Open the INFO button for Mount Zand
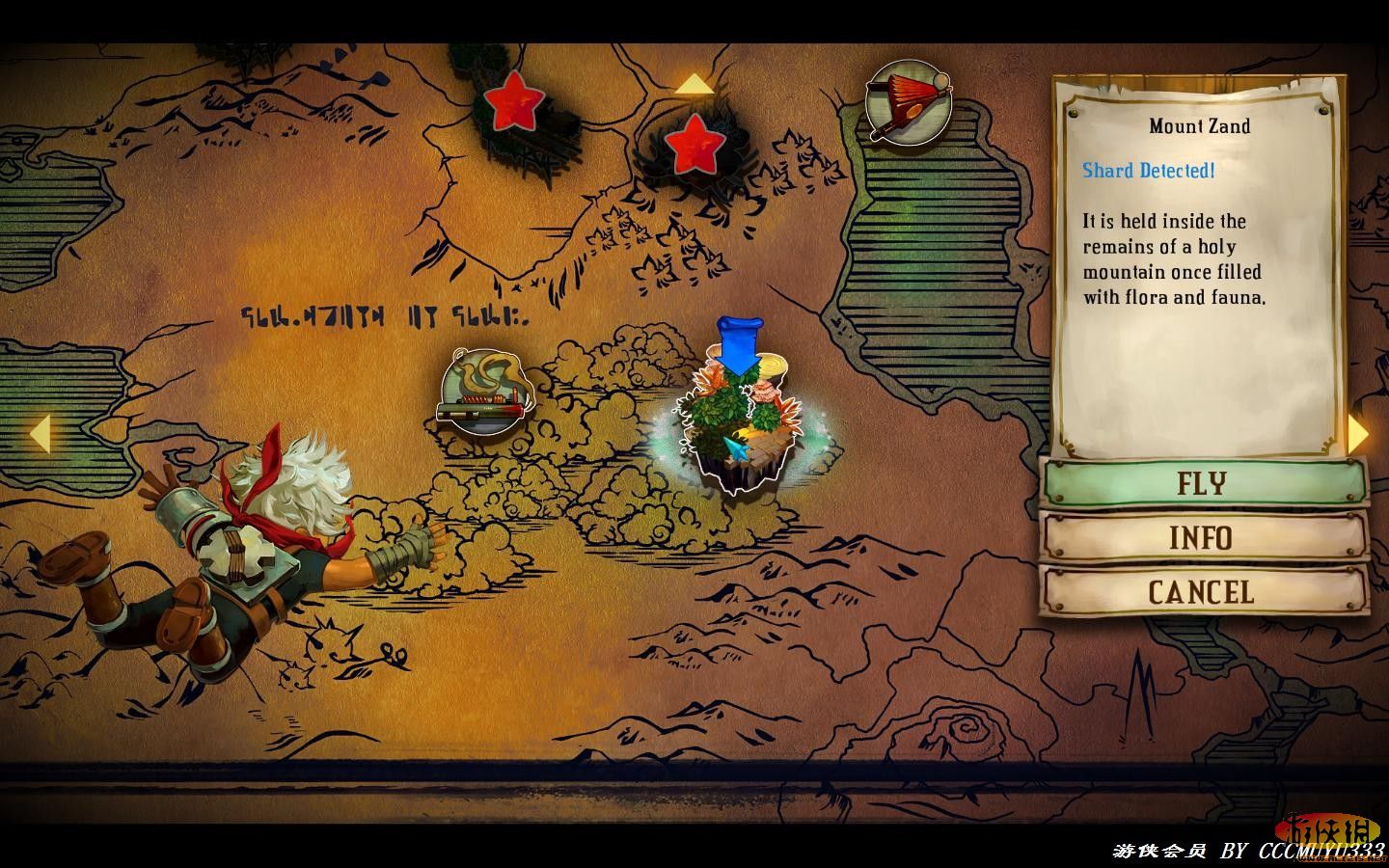The image size is (1389, 868). [x=1204, y=537]
